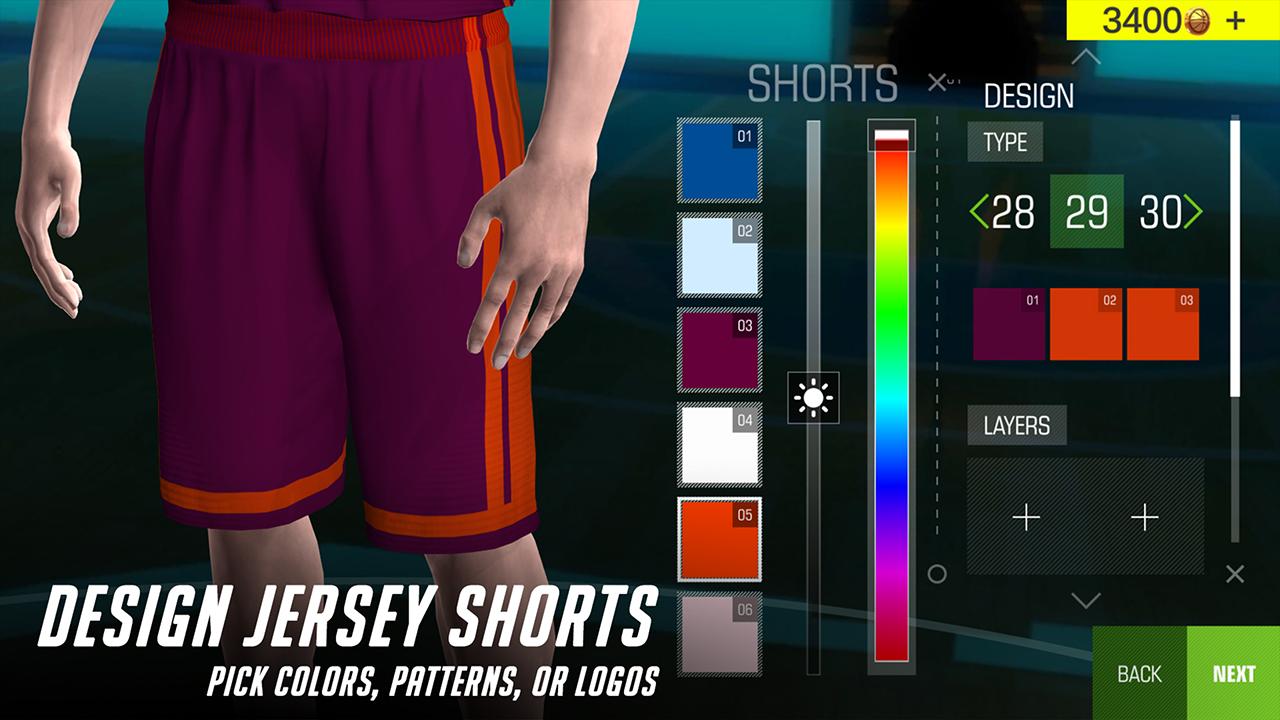The width and height of the screenshot is (1280, 720).
Task: Select shorts size 30
Action: coord(1158,212)
